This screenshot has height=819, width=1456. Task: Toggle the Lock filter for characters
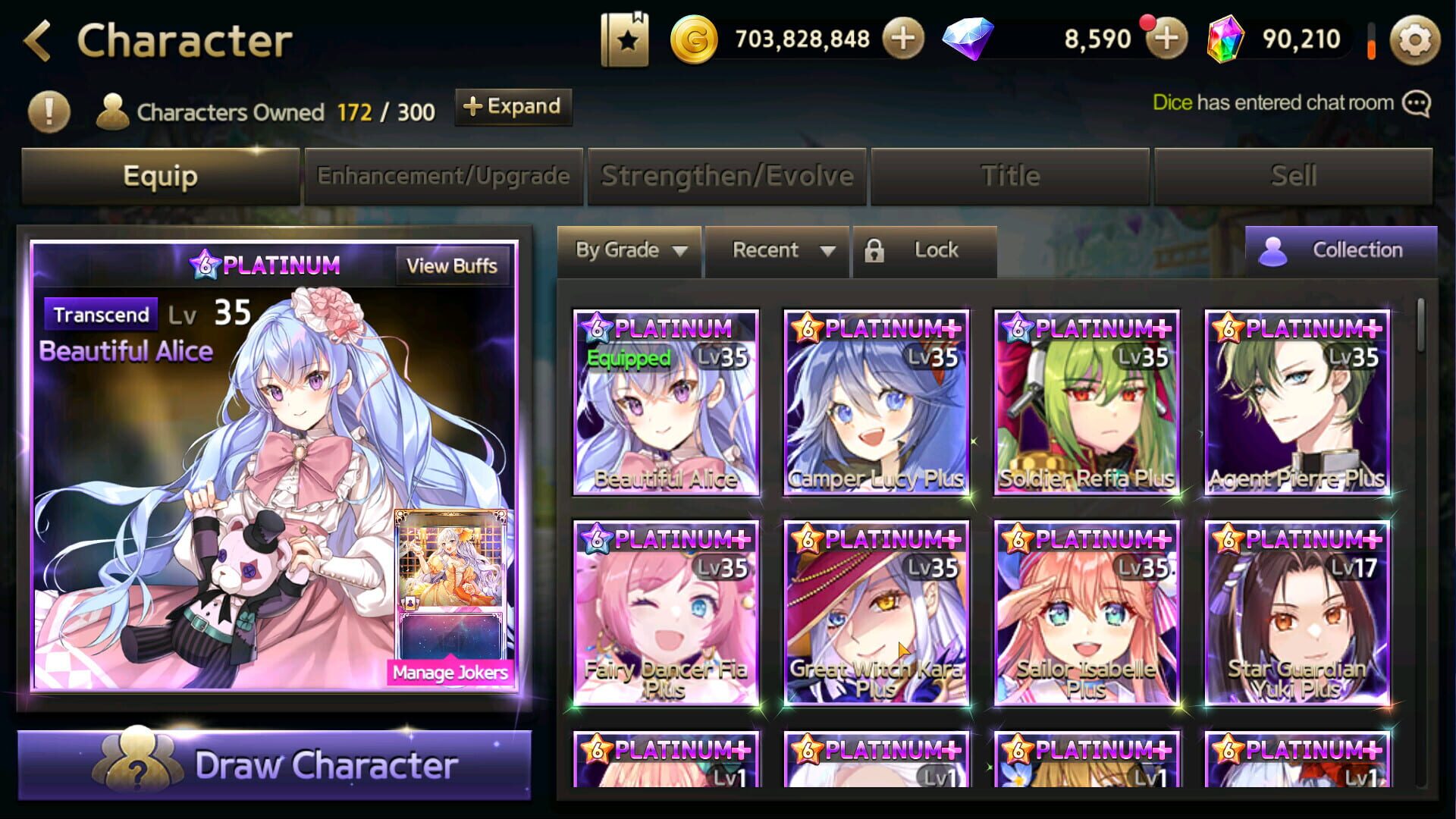click(x=924, y=250)
